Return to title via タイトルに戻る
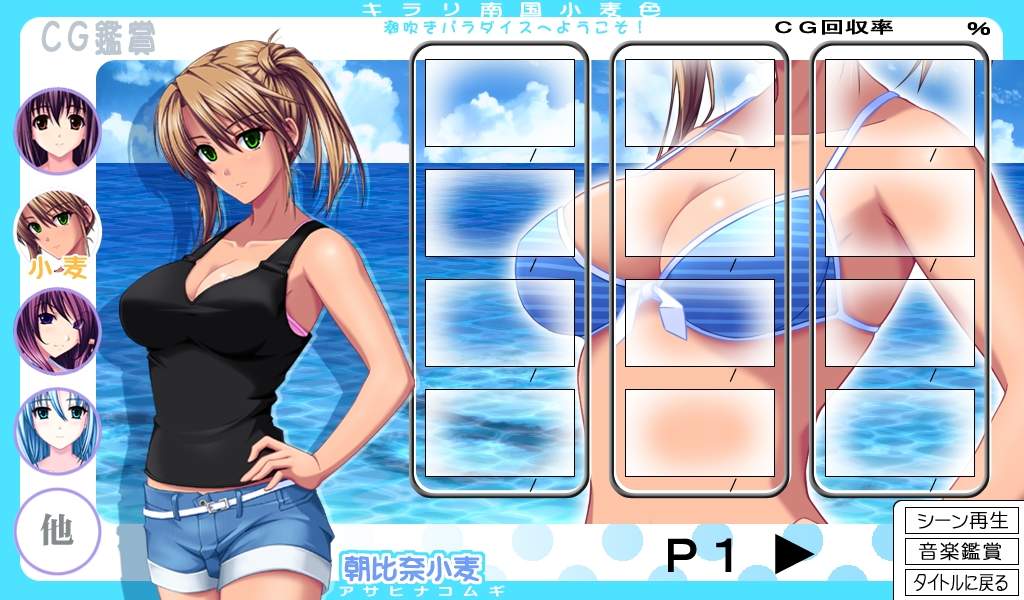 click(961, 582)
